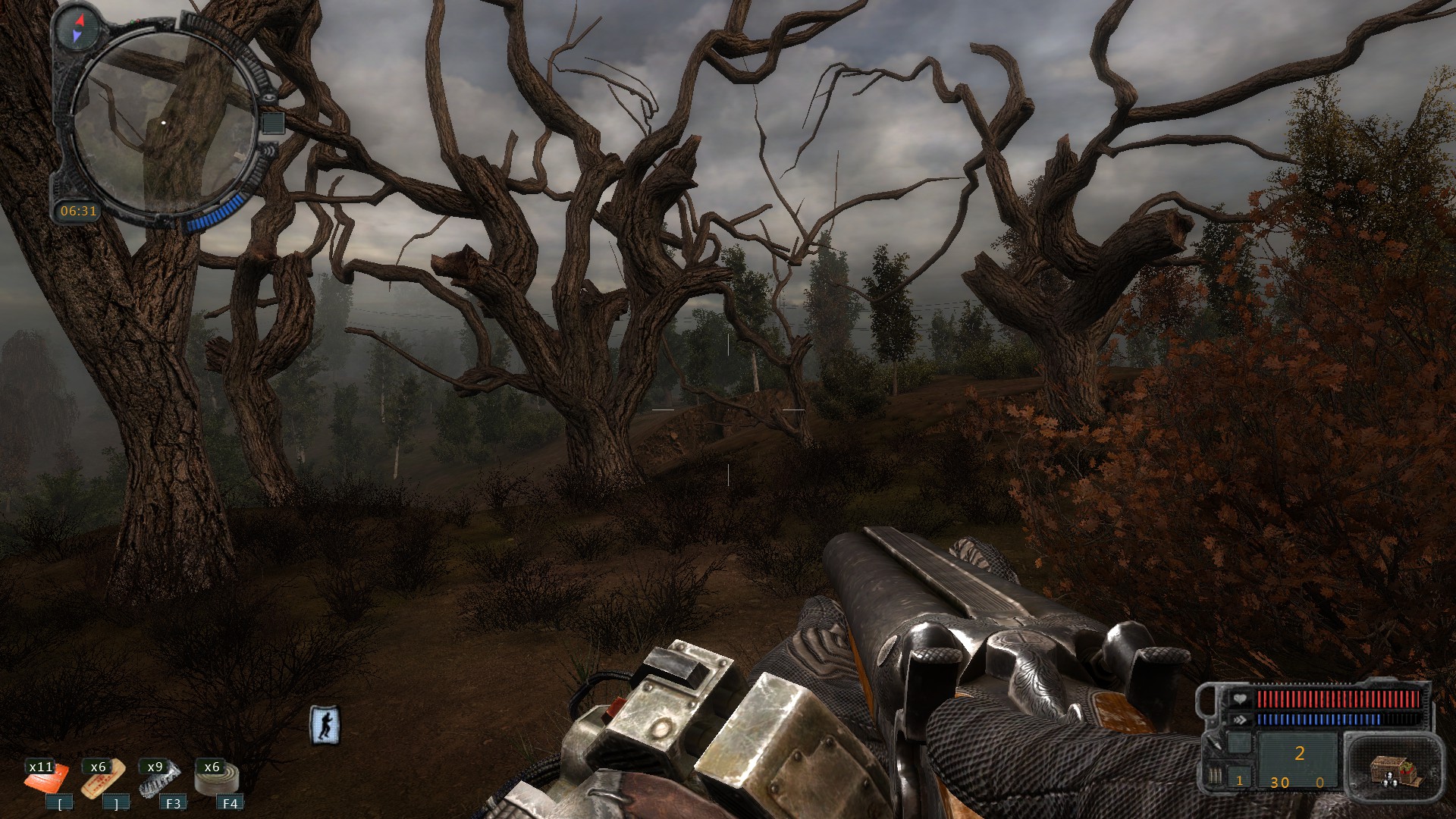Click the grenade type icon
The image size is (1456, 819).
point(1215,744)
